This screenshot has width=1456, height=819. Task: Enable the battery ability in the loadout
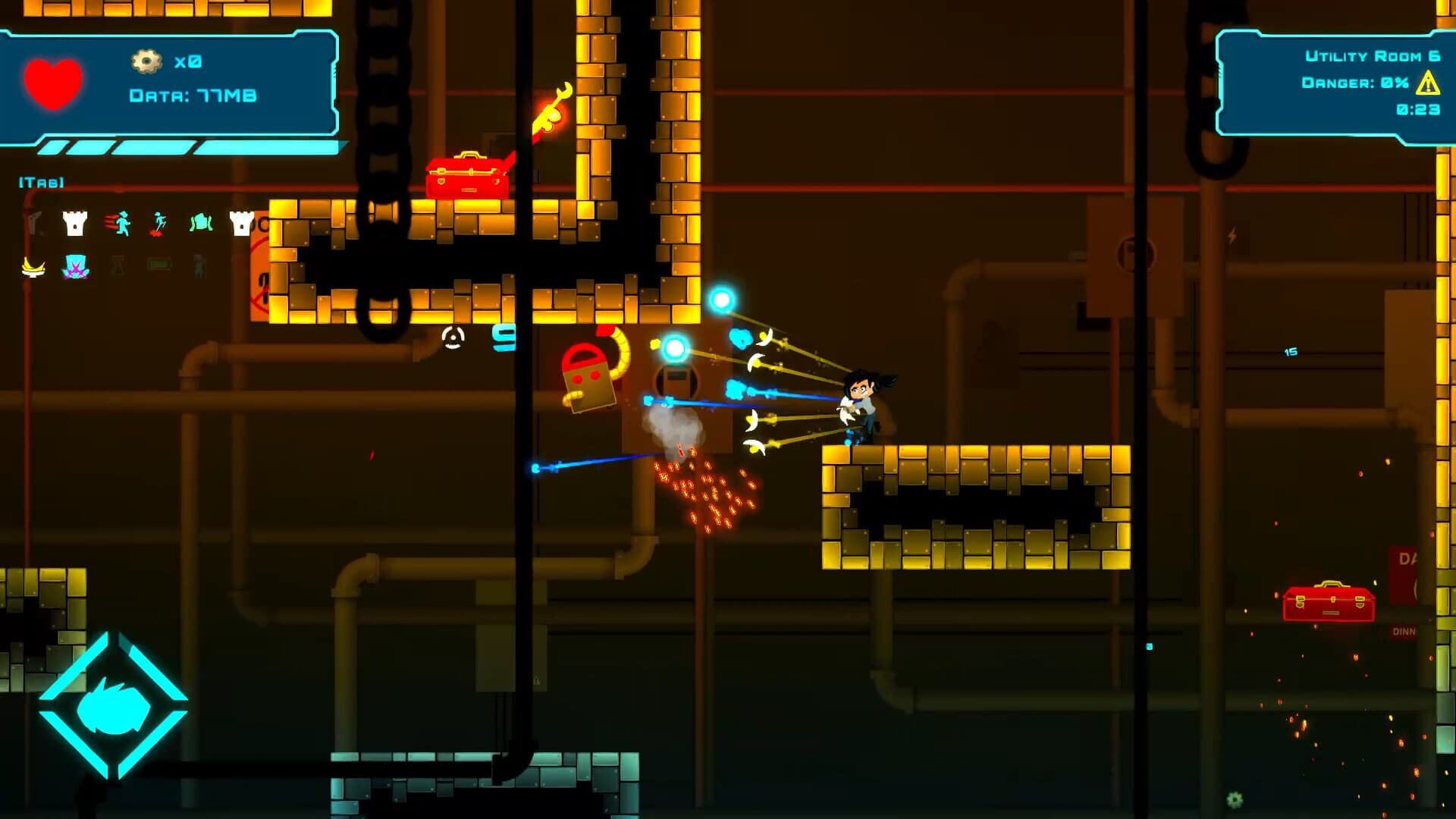point(159,265)
